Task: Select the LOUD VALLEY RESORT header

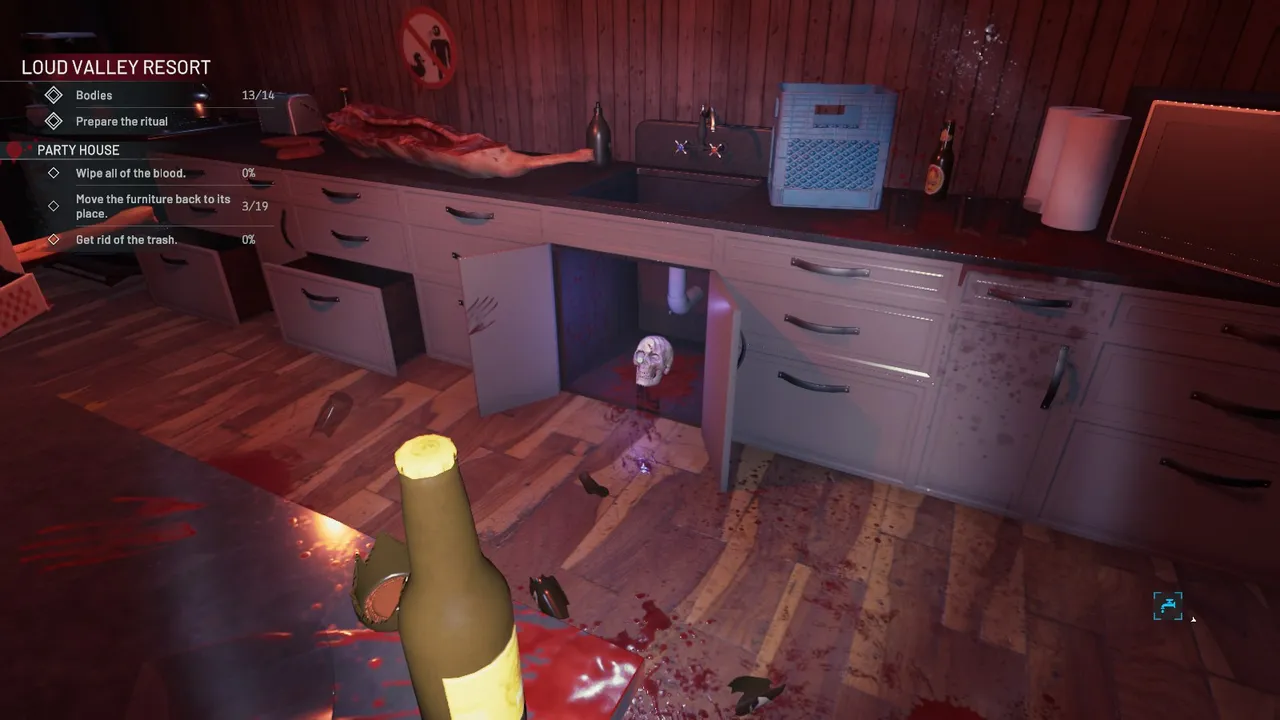Action: click(x=114, y=67)
